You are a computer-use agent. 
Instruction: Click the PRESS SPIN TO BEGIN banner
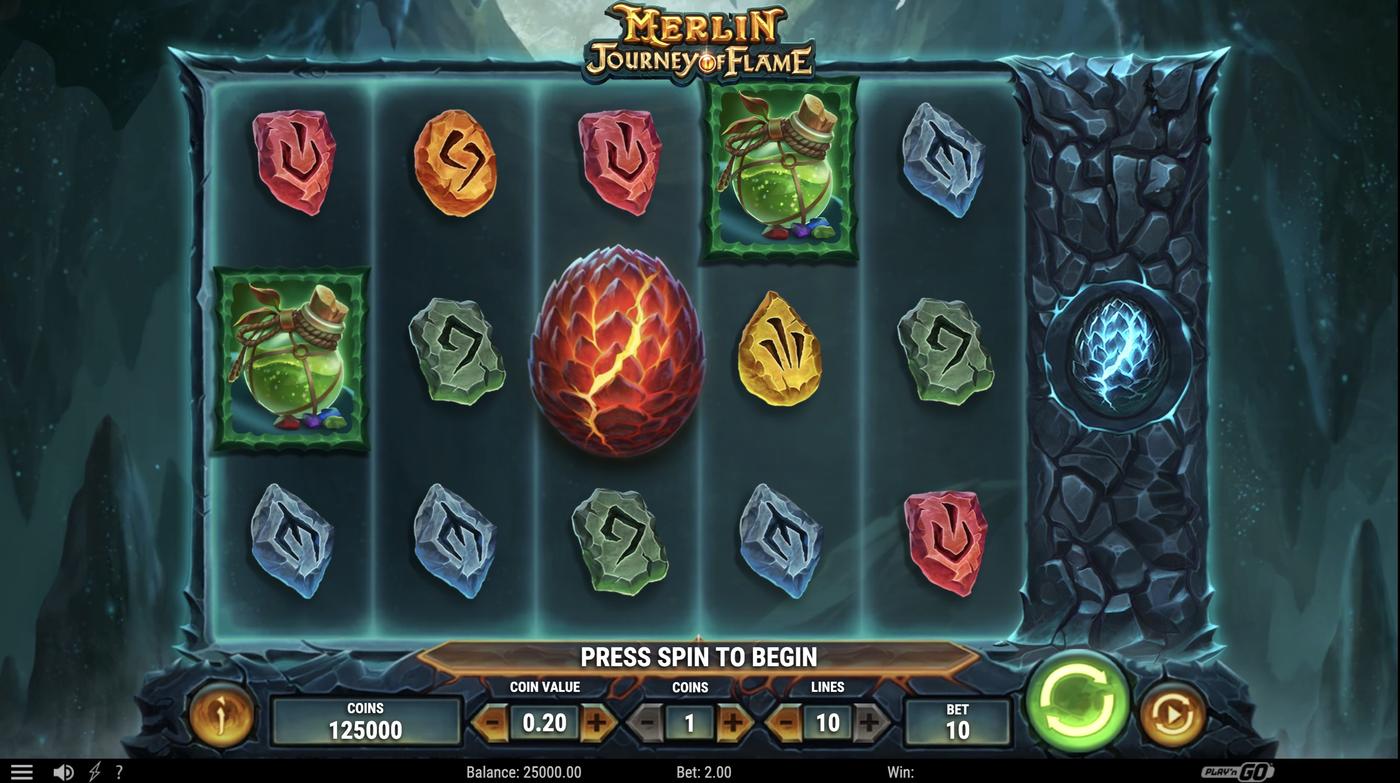coord(699,655)
